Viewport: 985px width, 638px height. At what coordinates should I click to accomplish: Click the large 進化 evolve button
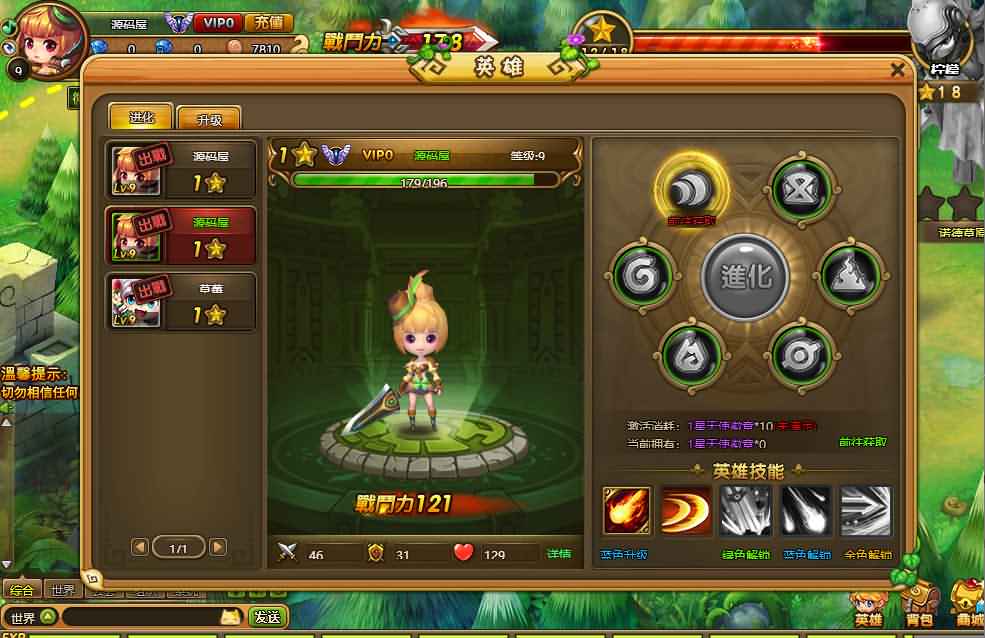tap(745, 277)
